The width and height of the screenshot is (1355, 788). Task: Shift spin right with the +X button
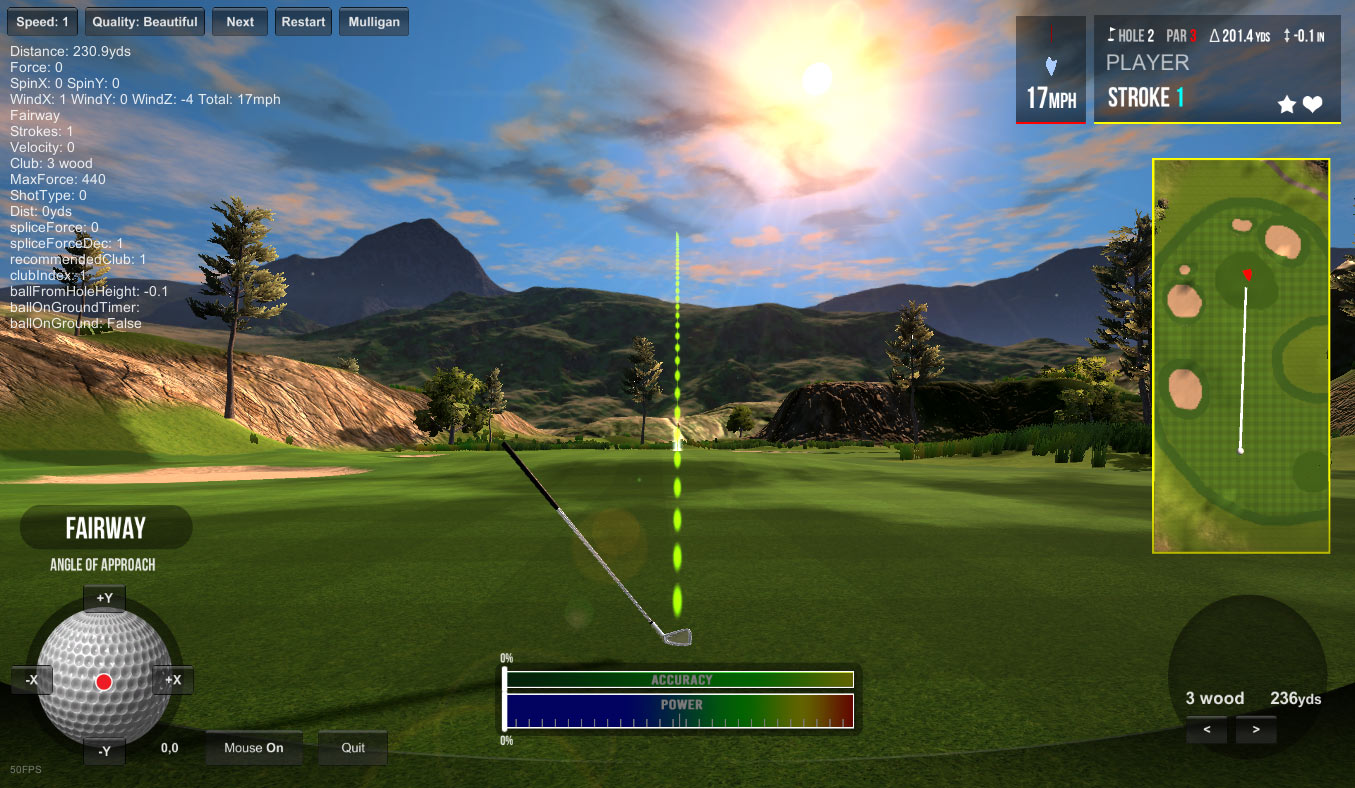(x=172, y=681)
